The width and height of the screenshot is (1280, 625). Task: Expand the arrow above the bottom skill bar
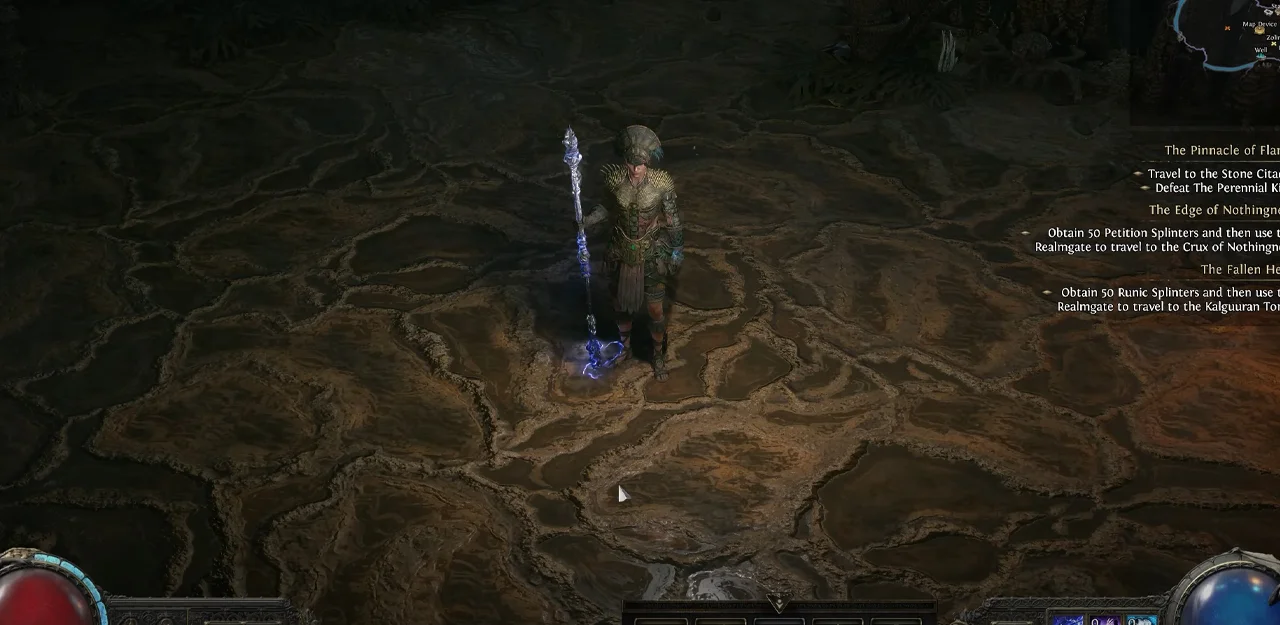point(778,603)
